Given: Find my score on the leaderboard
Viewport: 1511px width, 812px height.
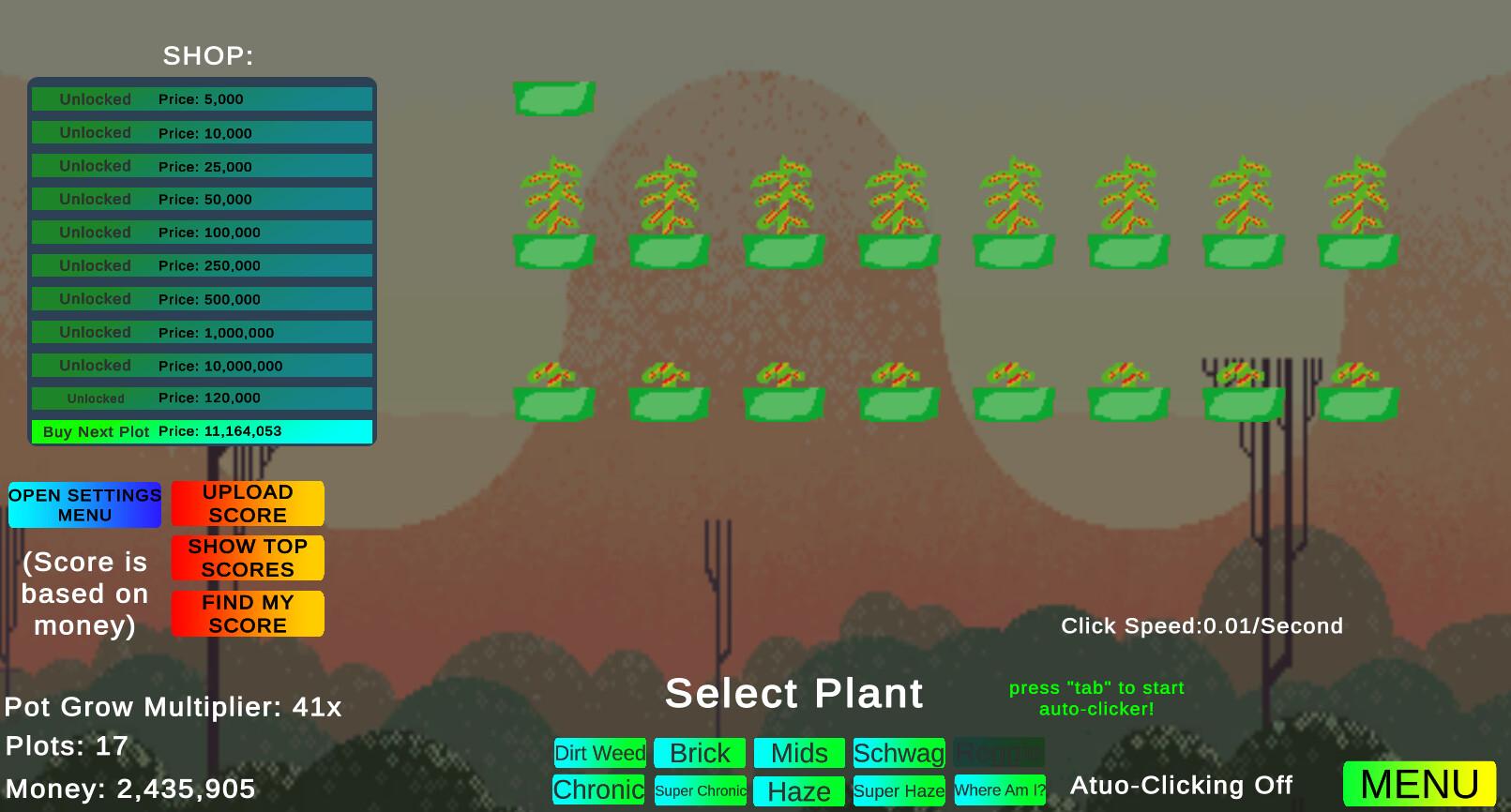Looking at the screenshot, I should click(248, 614).
